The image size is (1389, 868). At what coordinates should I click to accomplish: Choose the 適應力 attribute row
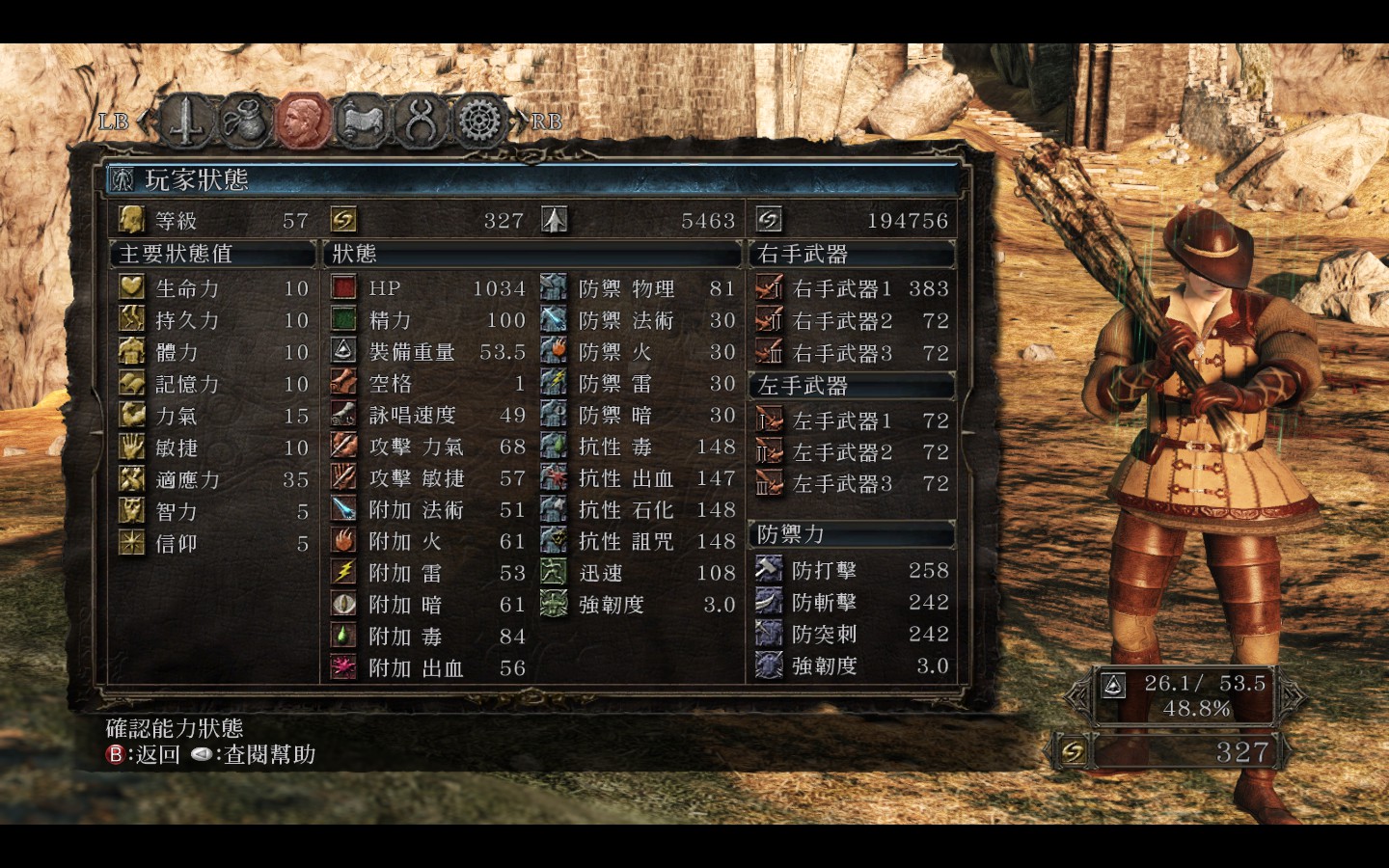point(213,479)
